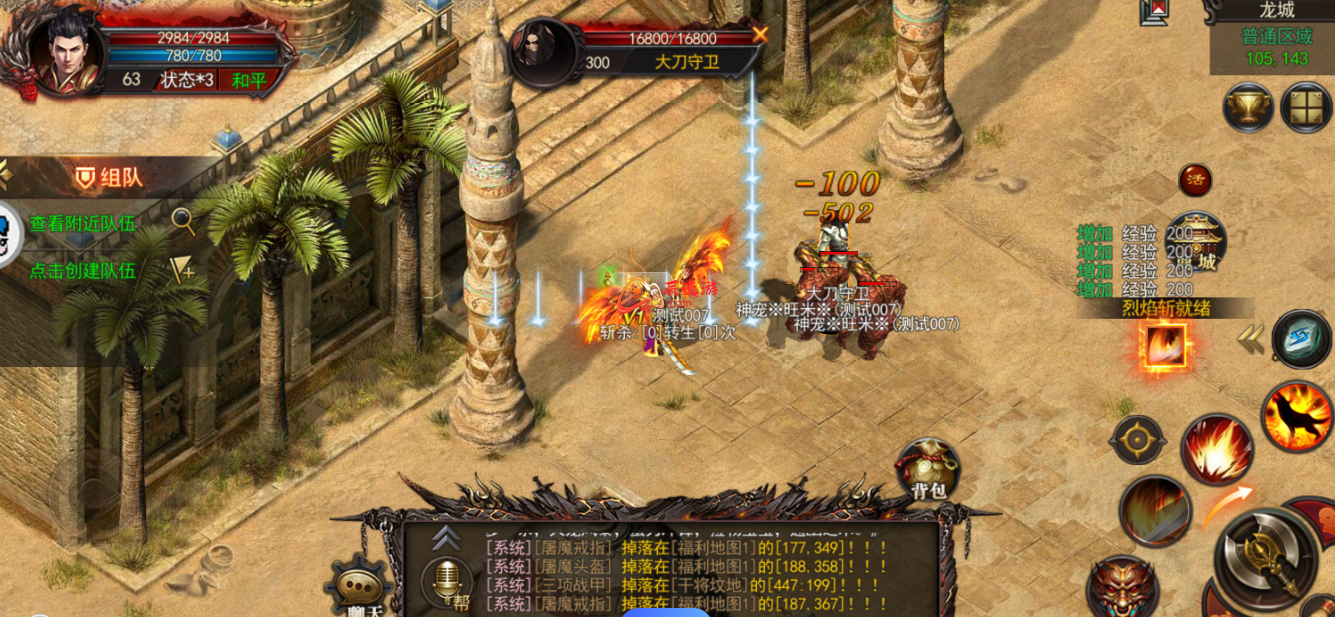Open the gold trophy rankings icon
The image size is (1335, 617).
tap(1248, 107)
